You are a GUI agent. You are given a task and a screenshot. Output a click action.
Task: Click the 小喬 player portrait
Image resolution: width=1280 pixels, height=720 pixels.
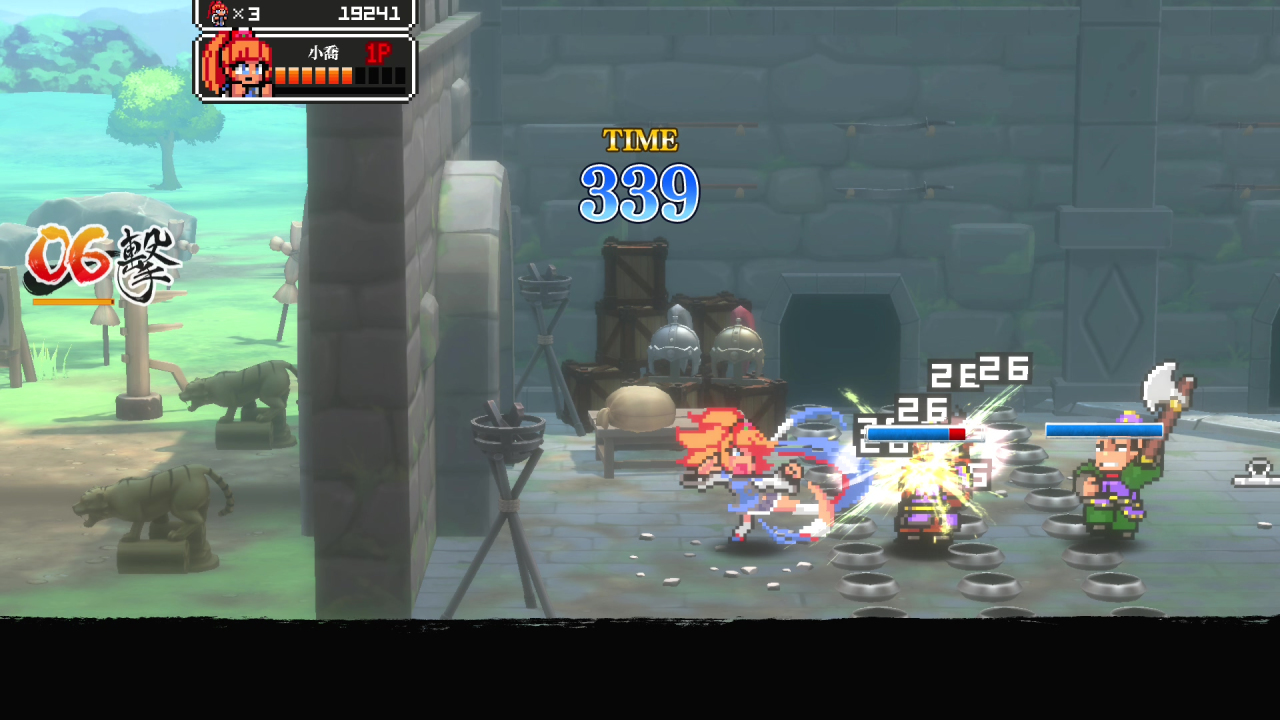click(x=237, y=66)
